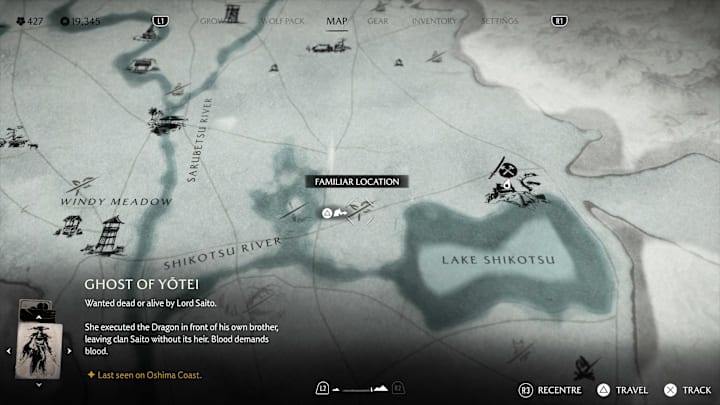Click the right arrow beside the wanted poster
Screen dimensions: 720x405
pos(67,350)
